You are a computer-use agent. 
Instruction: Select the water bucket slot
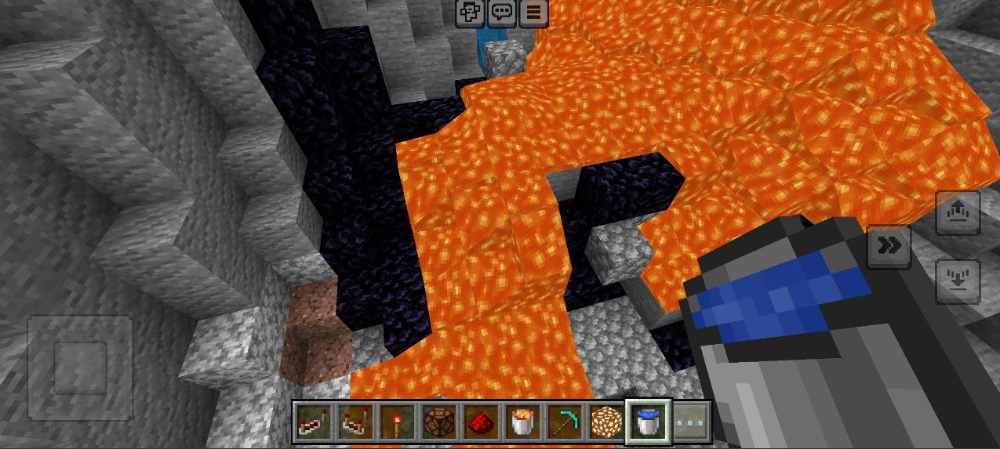[649, 420]
